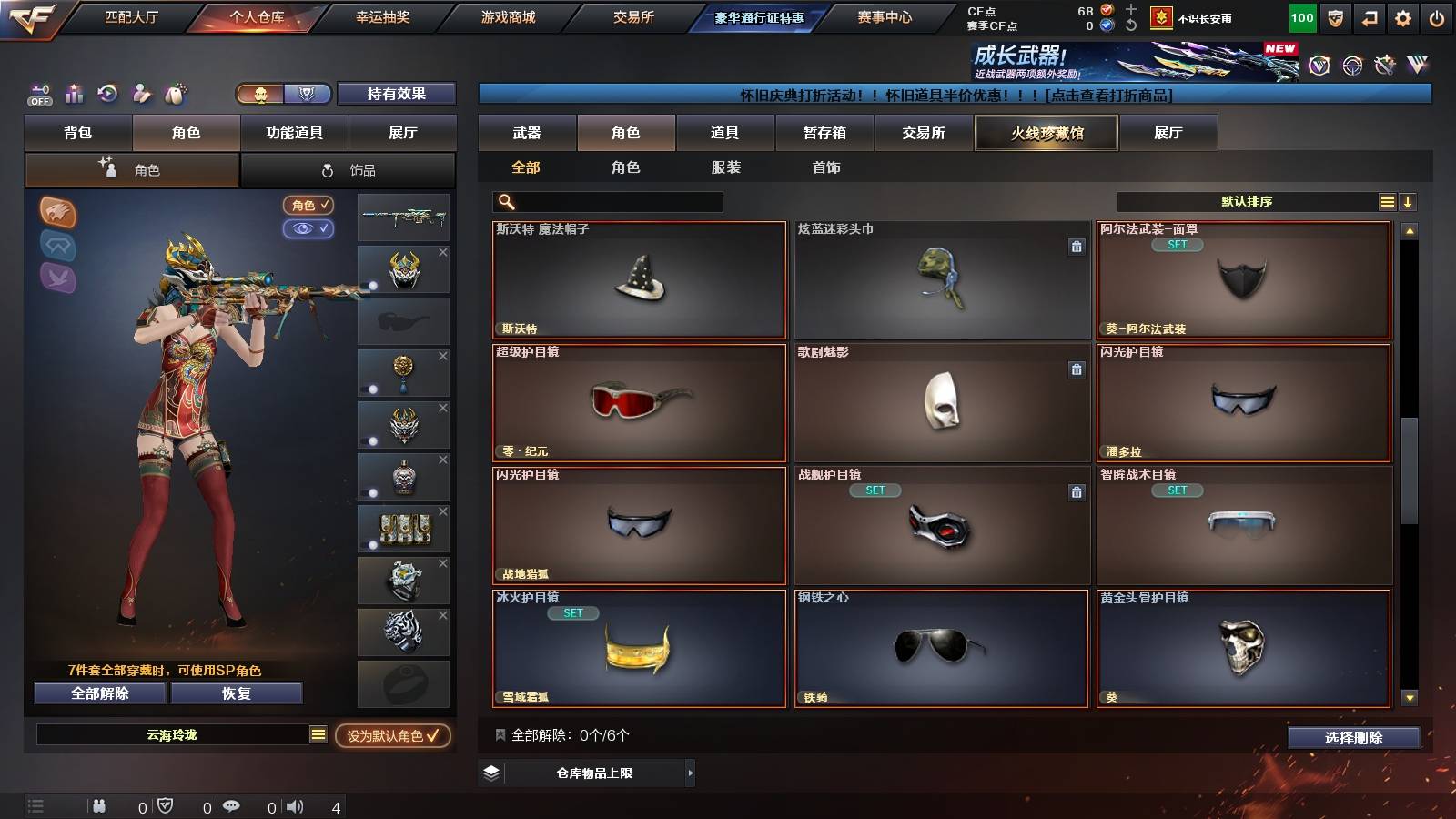Viewport: 1456px width, 819px height.
Task: Switch to the 武器 tab
Action: click(526, 133)
